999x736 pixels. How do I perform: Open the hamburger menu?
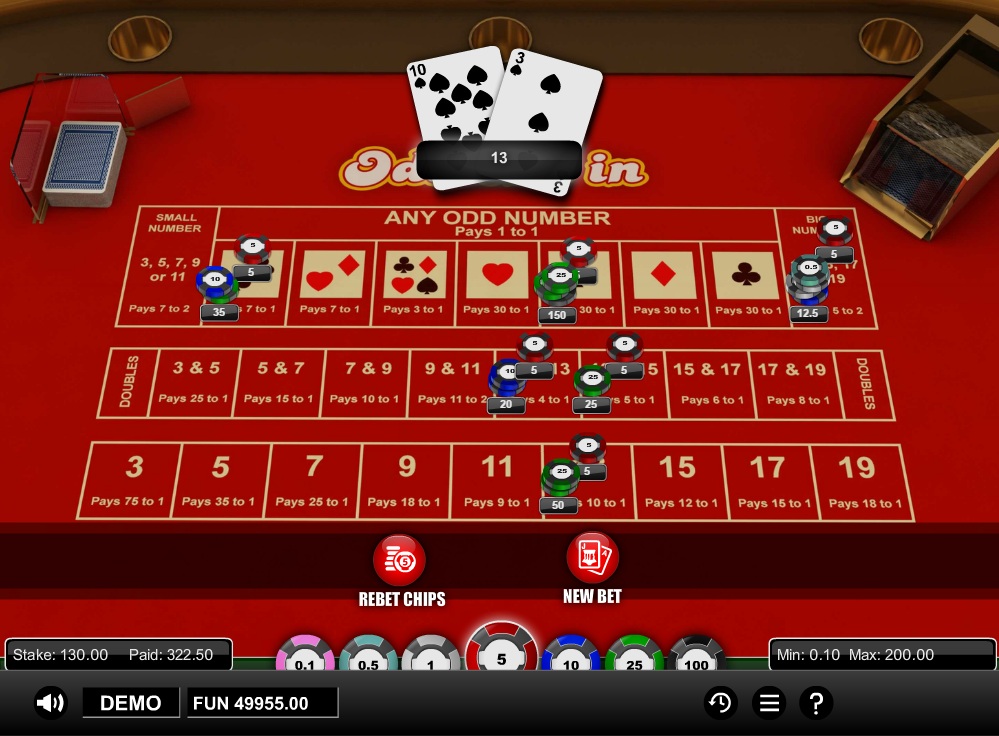(x=768, y=703)
